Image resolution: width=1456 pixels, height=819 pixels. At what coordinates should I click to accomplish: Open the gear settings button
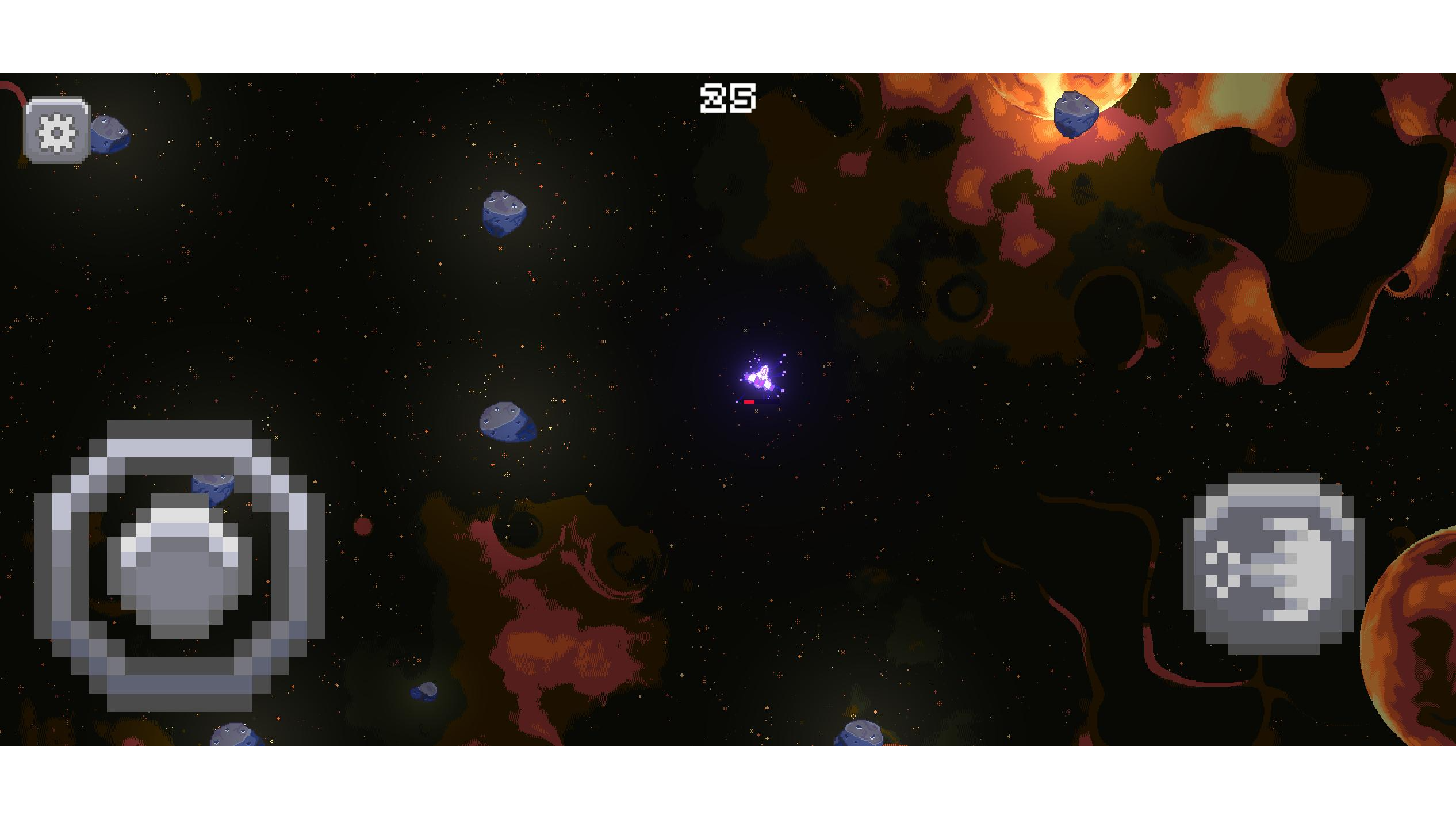[x=57, y=131]
